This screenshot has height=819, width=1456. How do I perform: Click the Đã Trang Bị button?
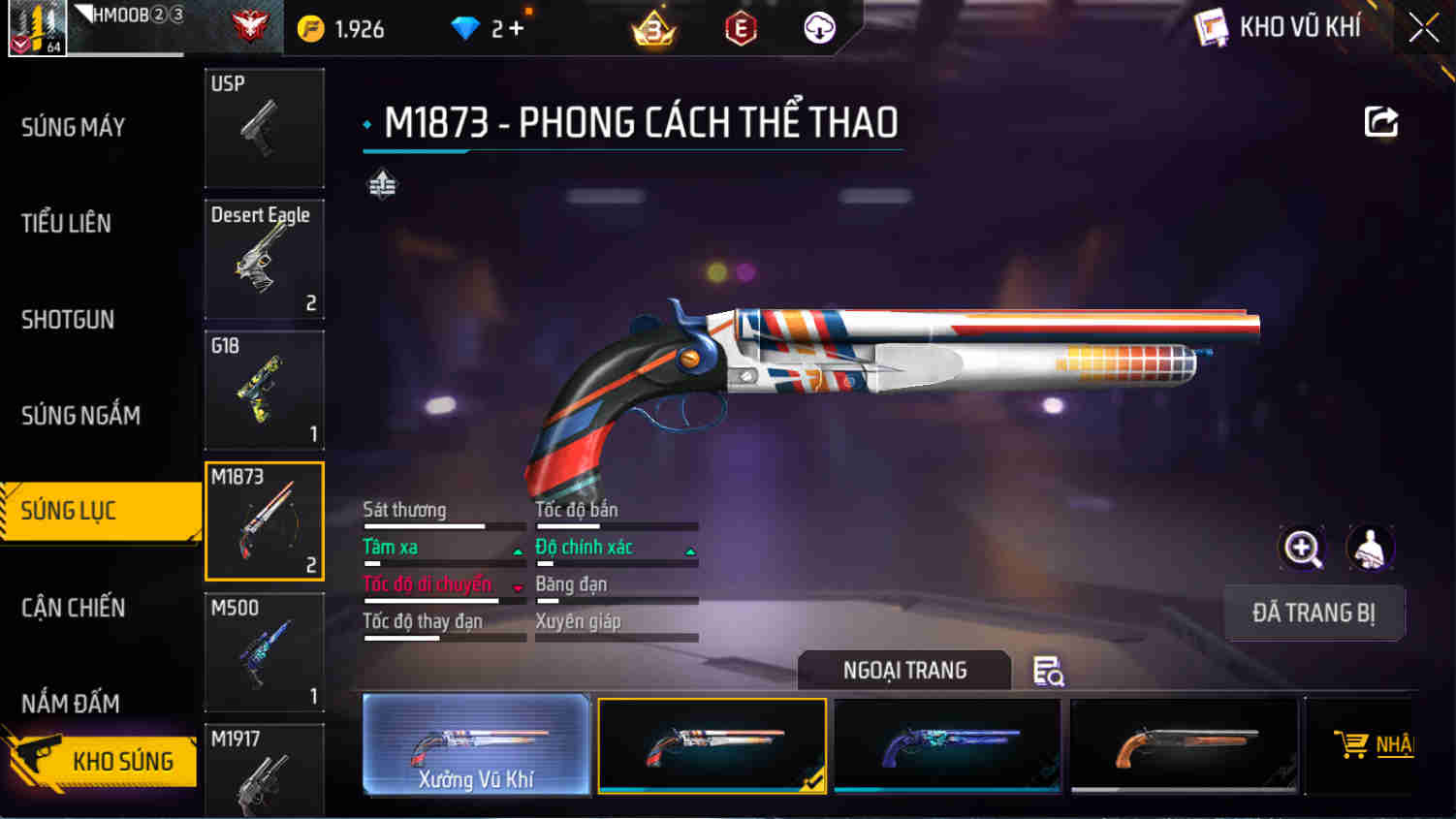click(1314, 613)
